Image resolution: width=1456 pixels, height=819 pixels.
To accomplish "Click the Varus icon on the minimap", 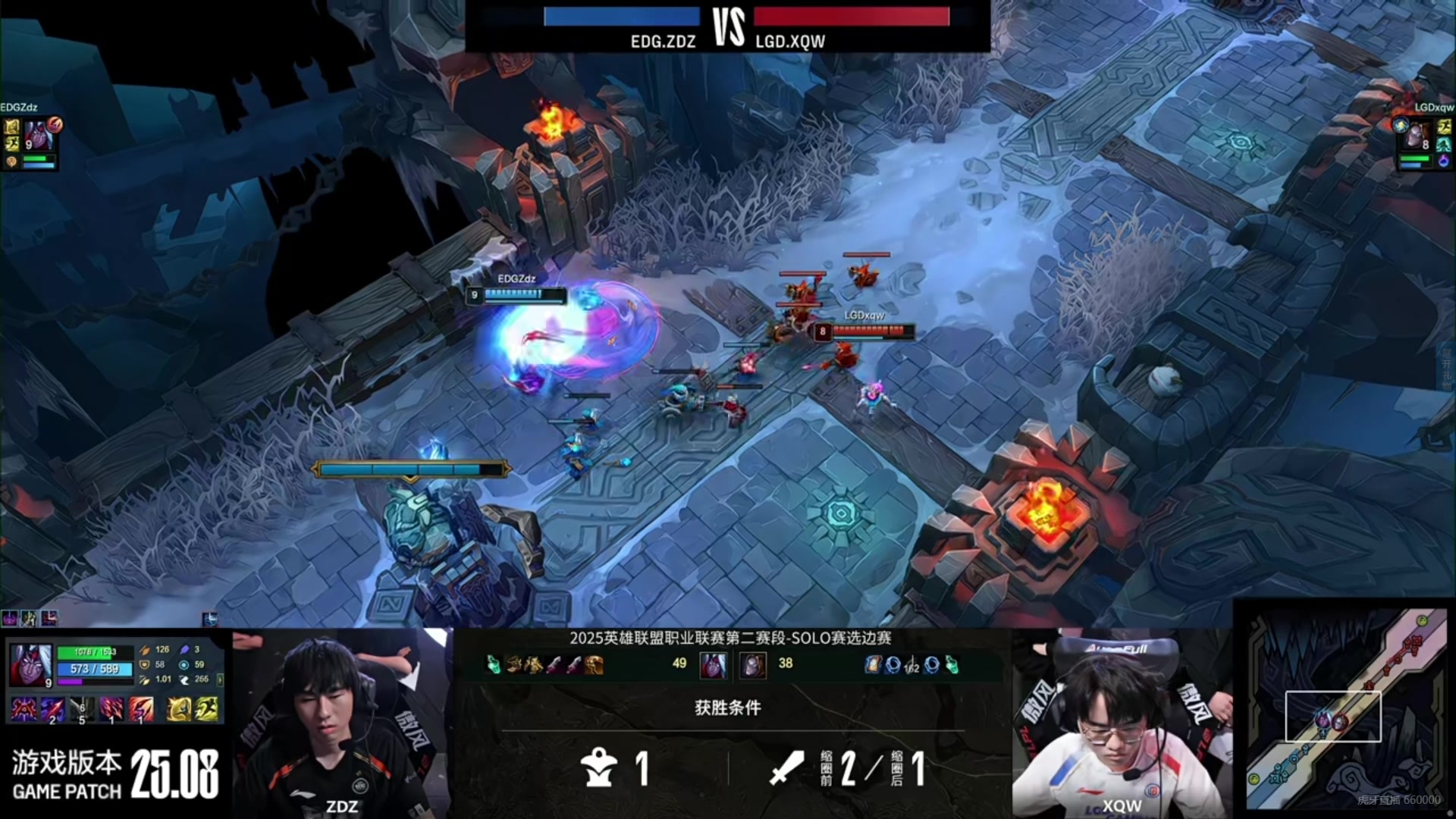I will [x=1323, y=720].
